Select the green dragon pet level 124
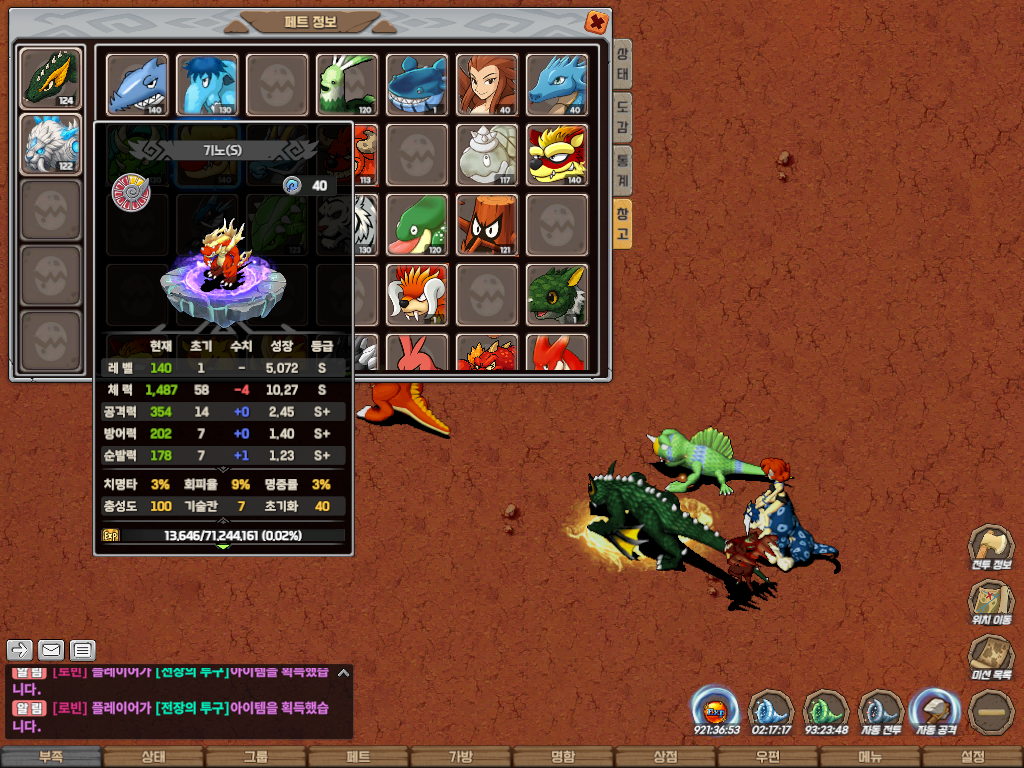 [51, 77]
